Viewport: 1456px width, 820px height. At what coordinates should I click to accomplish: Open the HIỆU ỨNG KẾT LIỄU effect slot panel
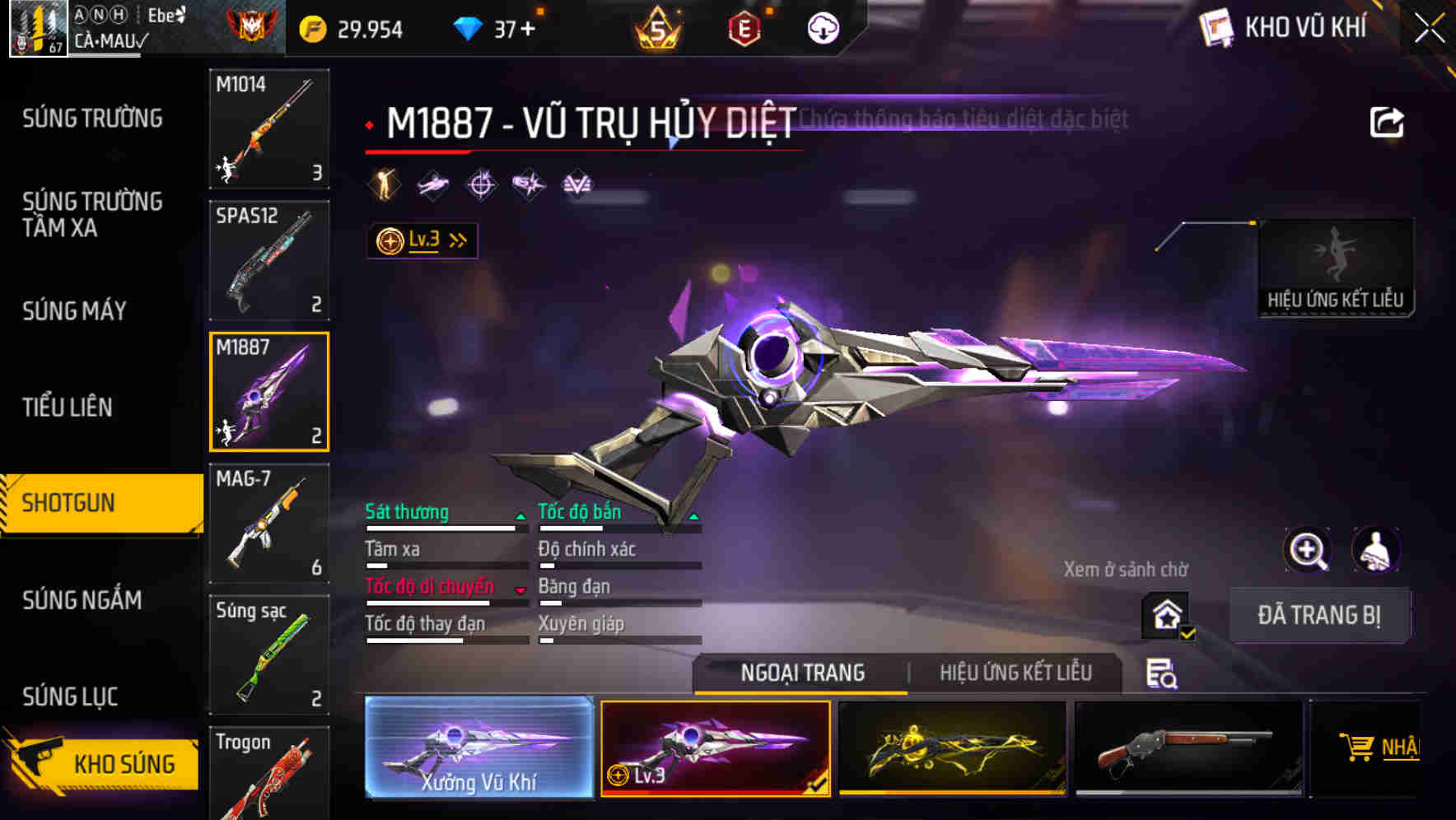click(x=1336, y=263)
